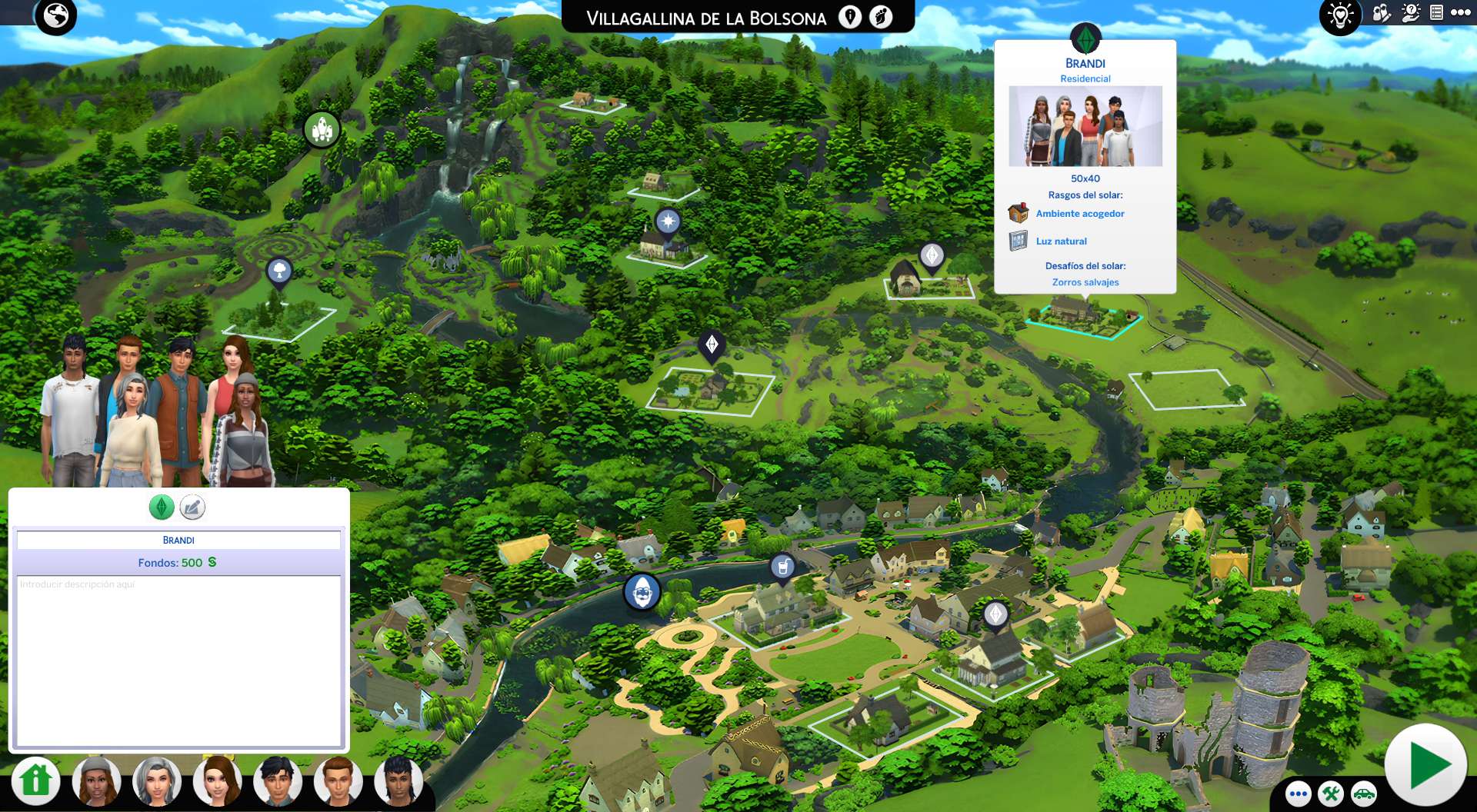This screenshot has width=1477, height=812.
Task: Select the Sim wearing a gray beanie portrait
Action: tap(96, 781)
